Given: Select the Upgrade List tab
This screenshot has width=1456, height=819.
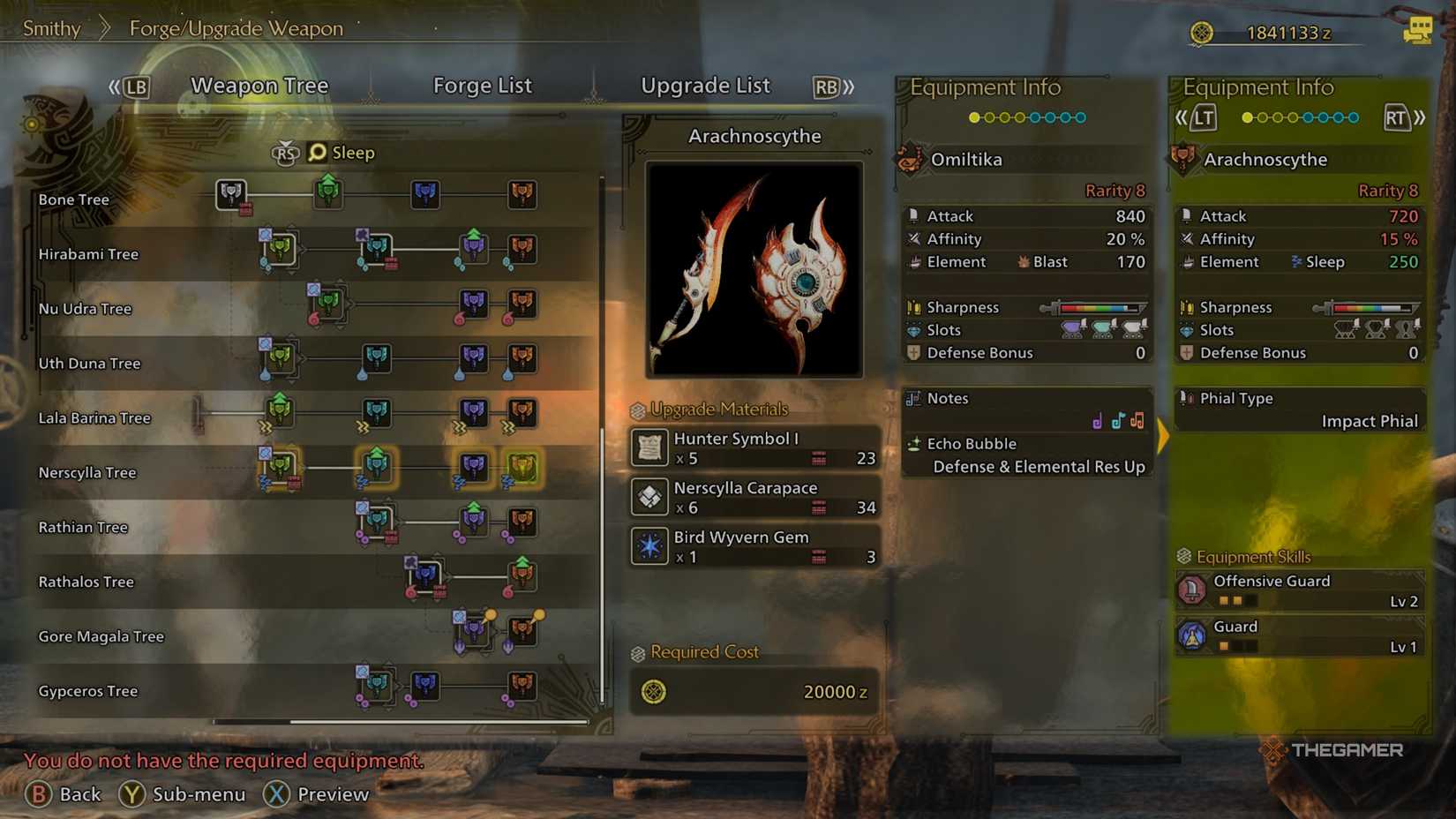Looking at the screenshot, I should pos(705,86).
